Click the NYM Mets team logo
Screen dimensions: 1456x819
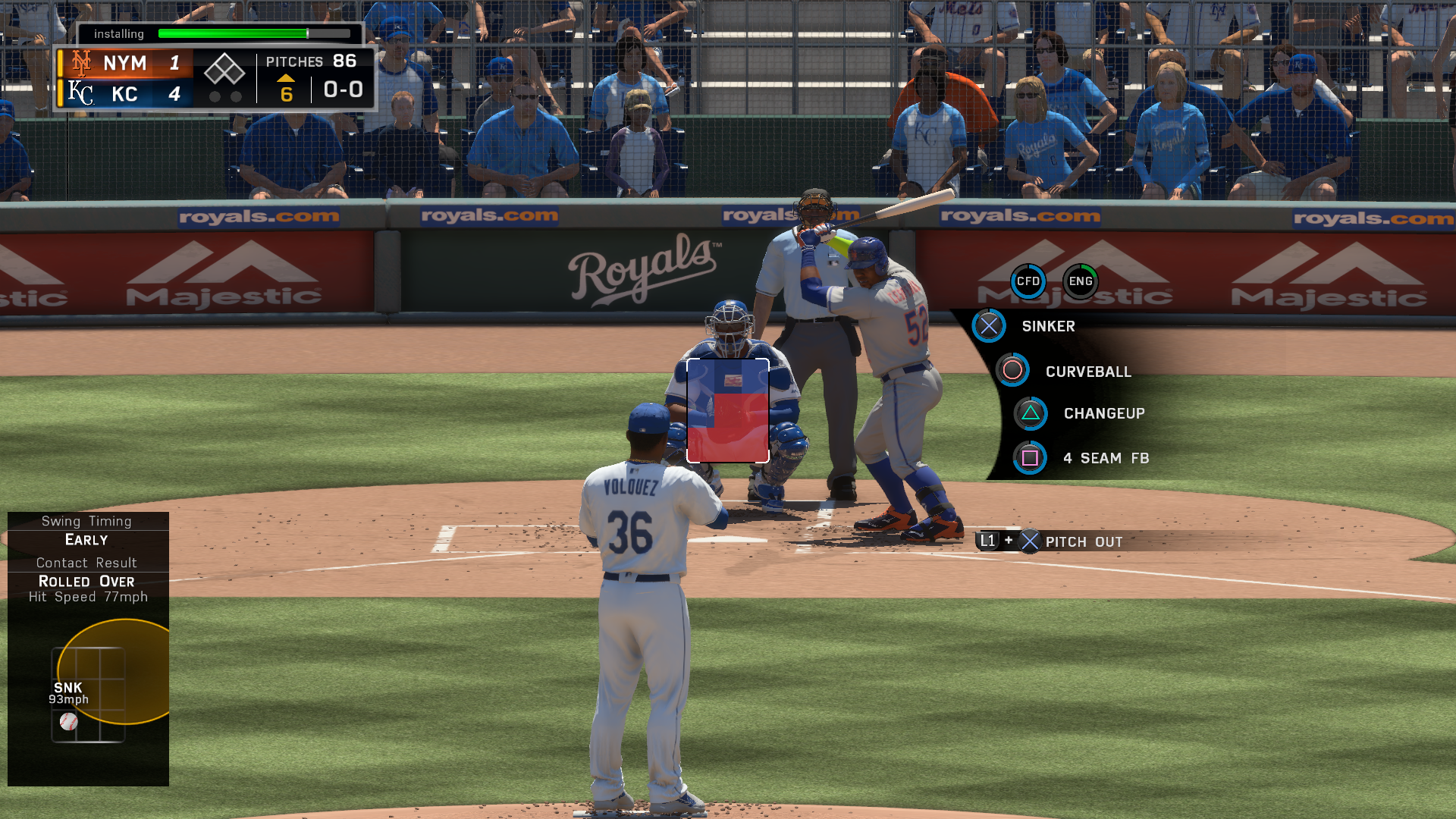81,63
